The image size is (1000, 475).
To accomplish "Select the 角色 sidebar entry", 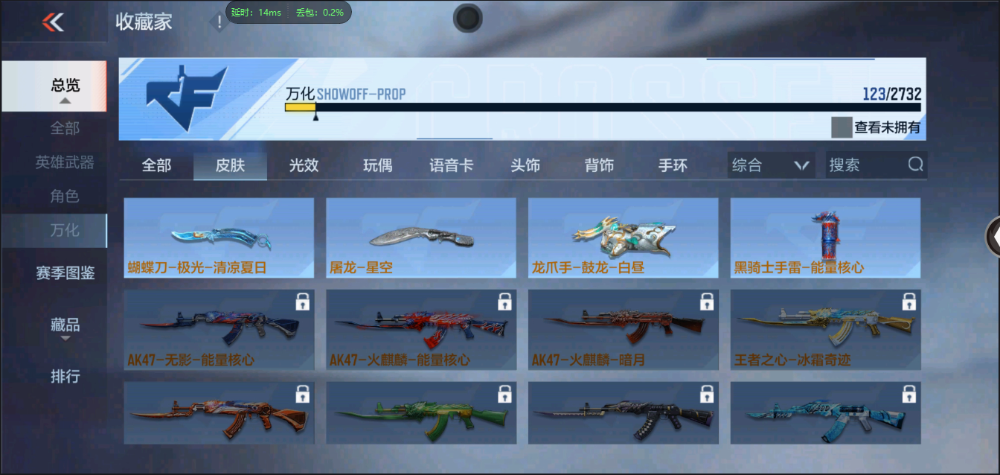I will coord(65,196).
